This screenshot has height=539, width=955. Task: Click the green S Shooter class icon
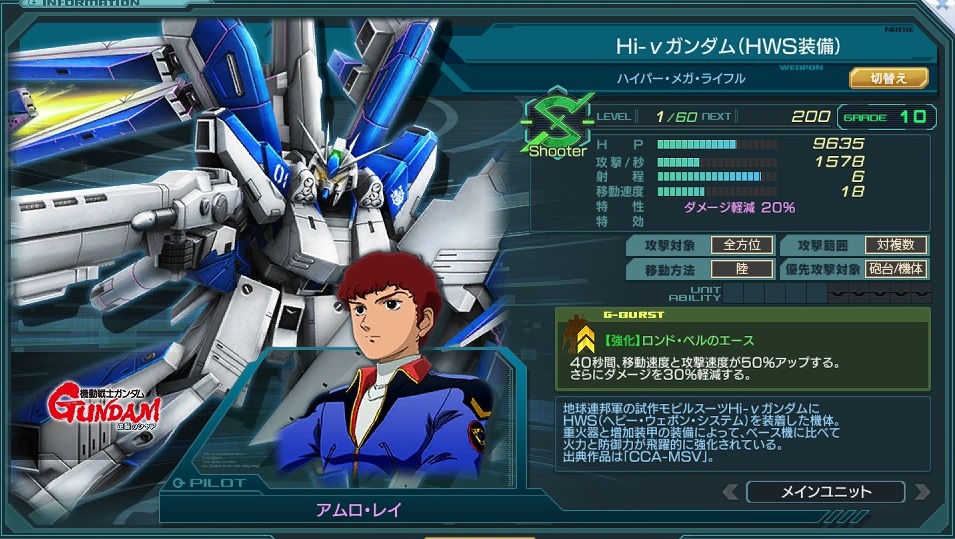557,125
